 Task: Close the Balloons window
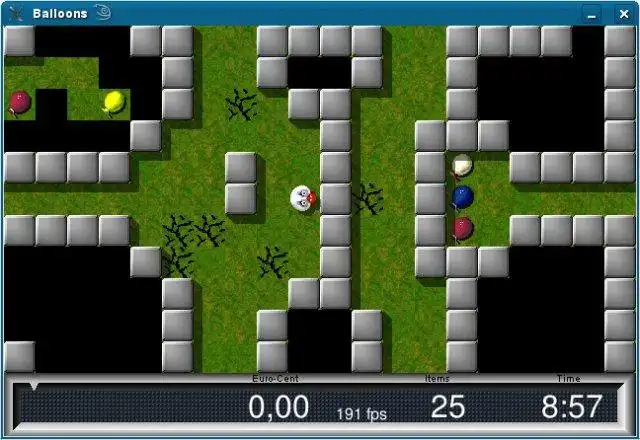coord(622,14)
